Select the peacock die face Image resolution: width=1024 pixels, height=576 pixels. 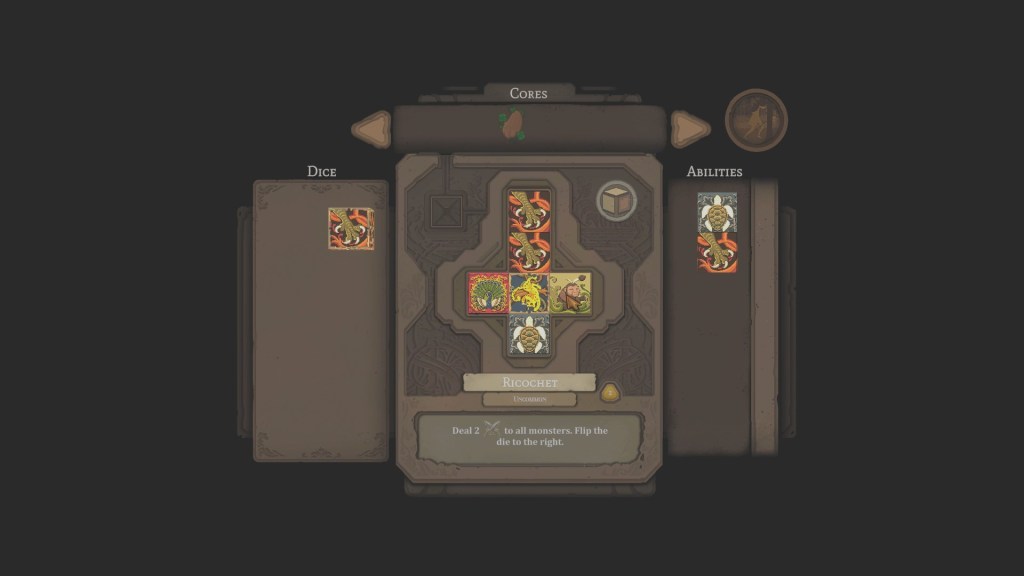tap(488, 293)
